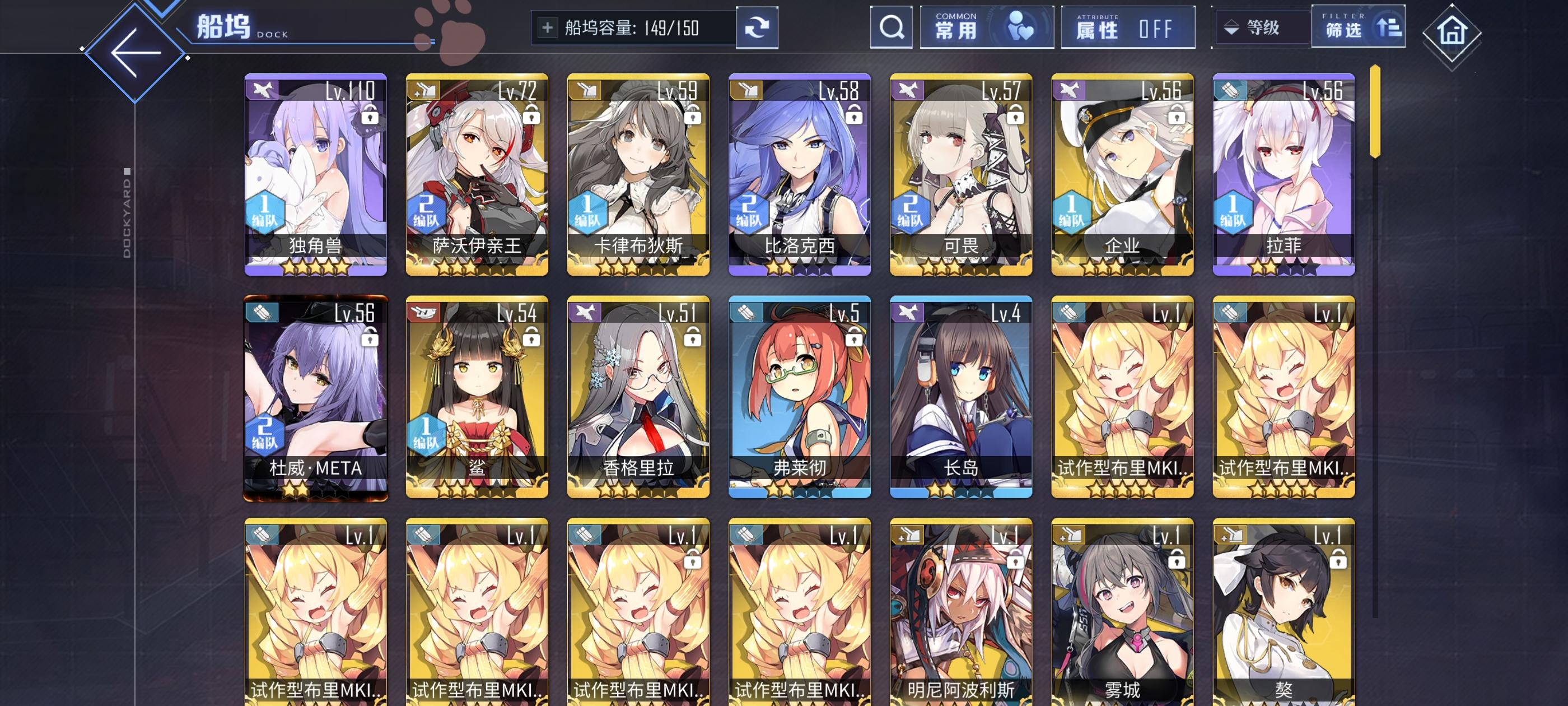
Task: Click the search magnifier icon
Action: pyautogui.click(x=891, y=27)
